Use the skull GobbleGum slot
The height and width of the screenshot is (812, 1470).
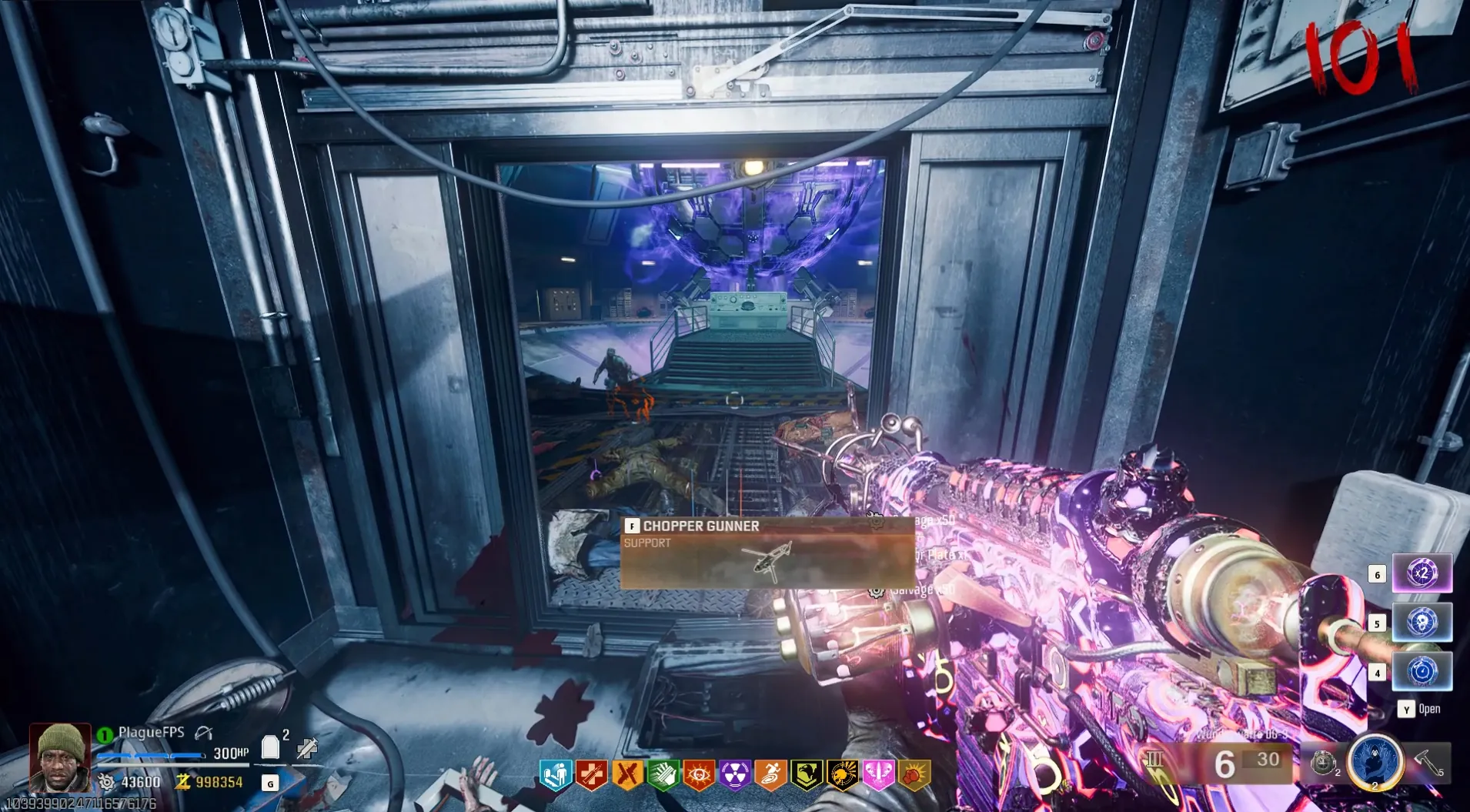point(1422,622)
